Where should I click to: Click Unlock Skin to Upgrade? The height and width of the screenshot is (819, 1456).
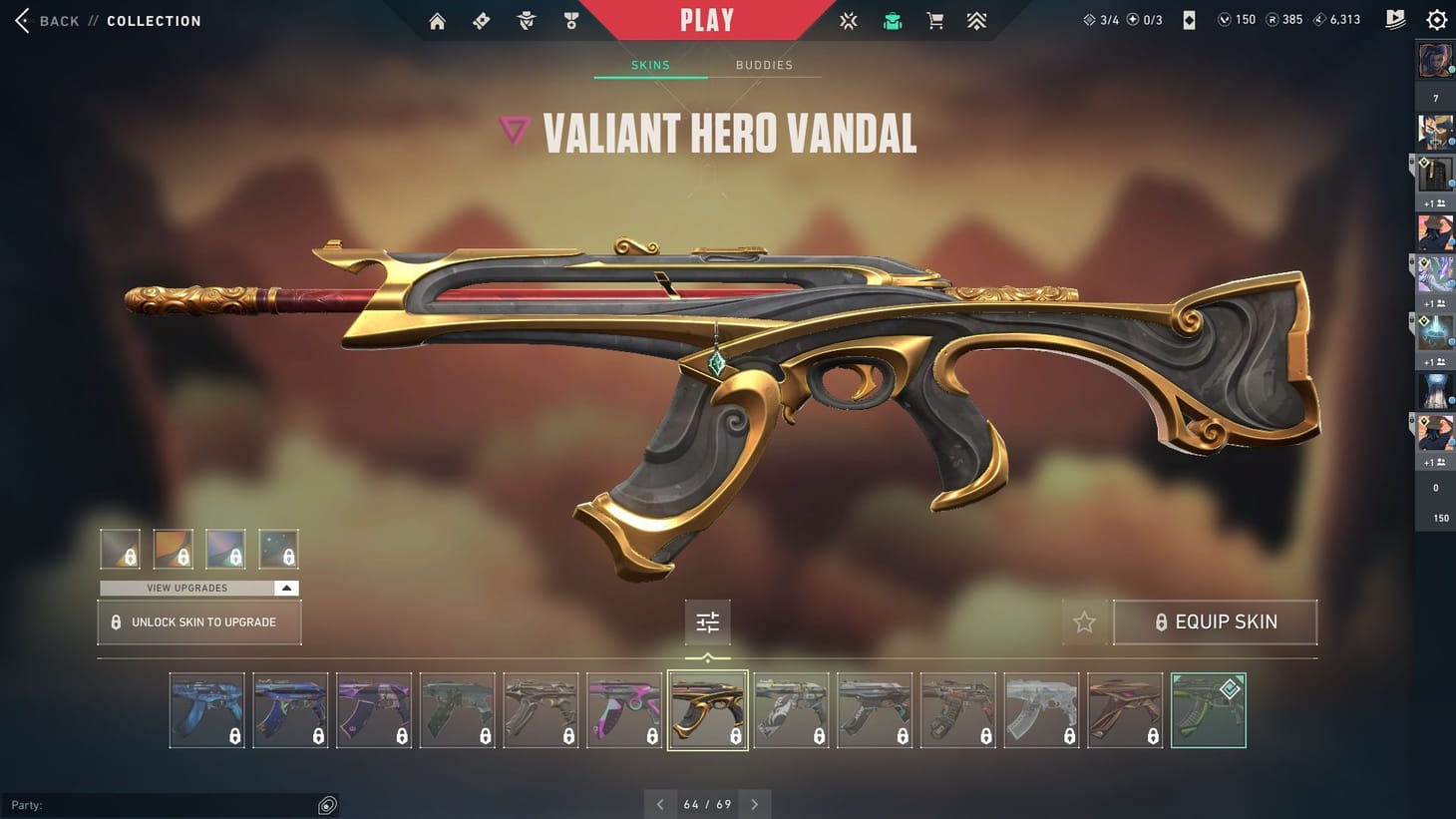click(x=198, y=621)
